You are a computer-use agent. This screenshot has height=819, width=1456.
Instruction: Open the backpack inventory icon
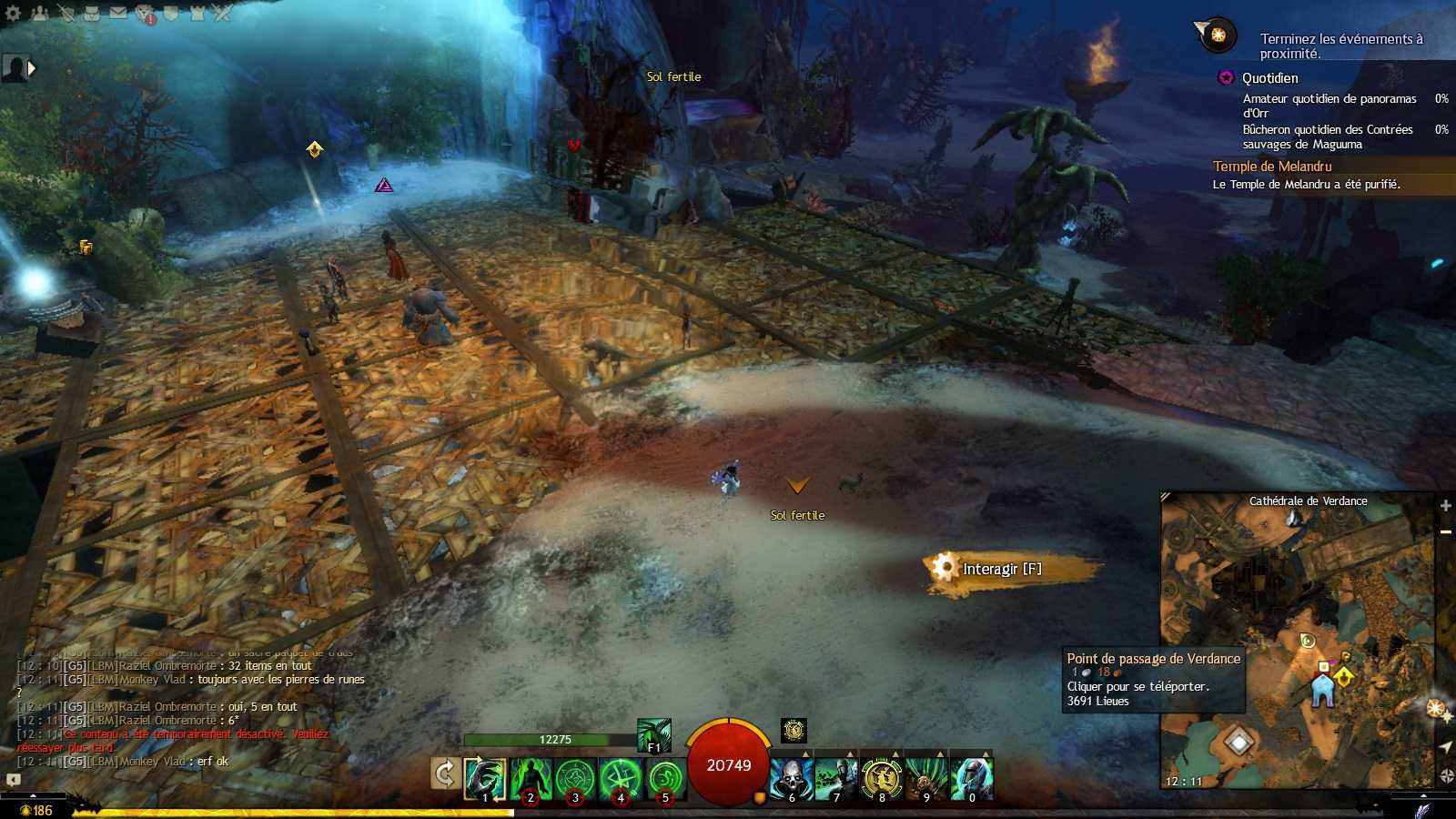[x=91, y=13]
